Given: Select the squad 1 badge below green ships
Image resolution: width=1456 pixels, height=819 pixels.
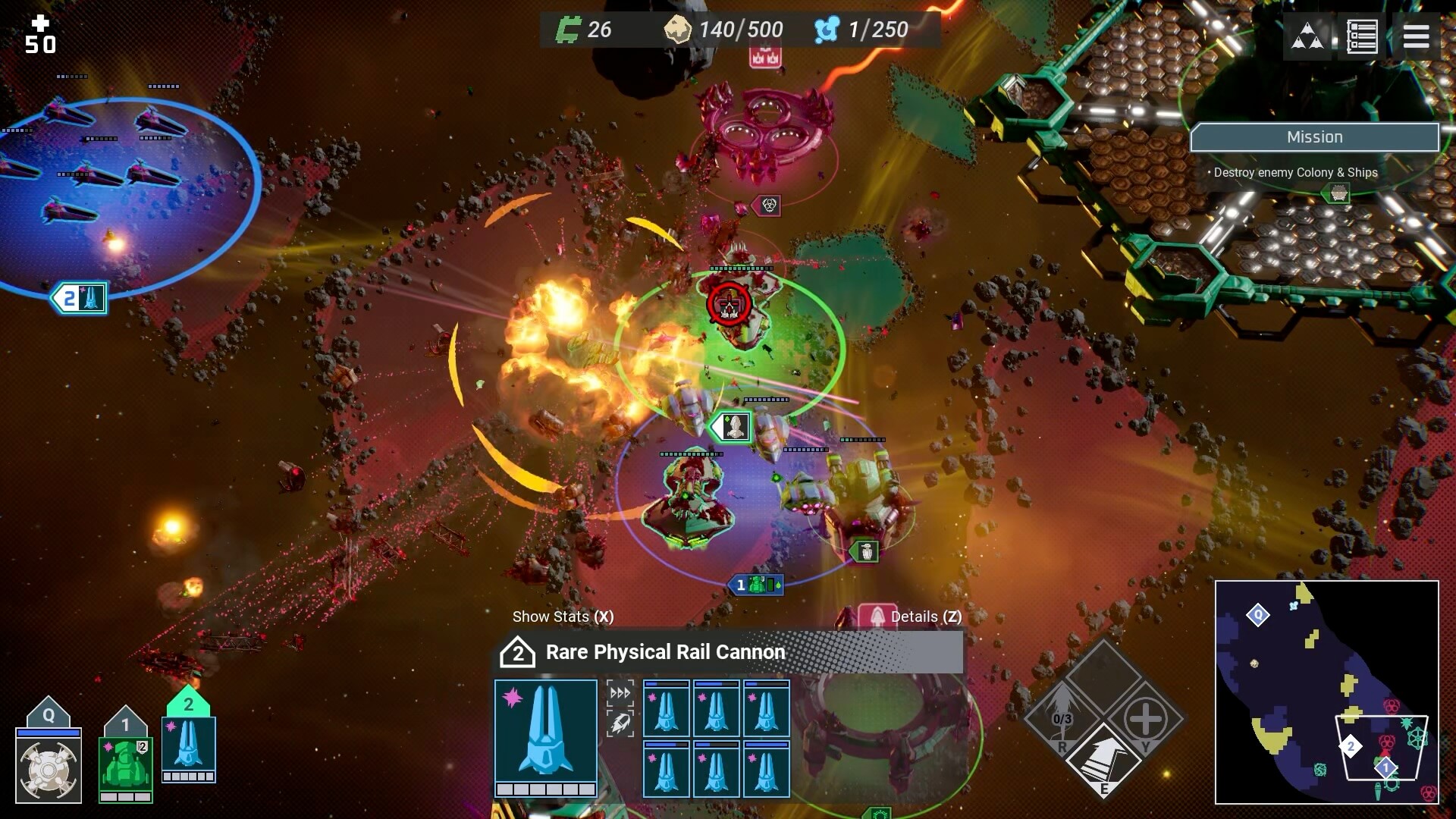Looking at the screenshot, I should click(x=755, y=585).
